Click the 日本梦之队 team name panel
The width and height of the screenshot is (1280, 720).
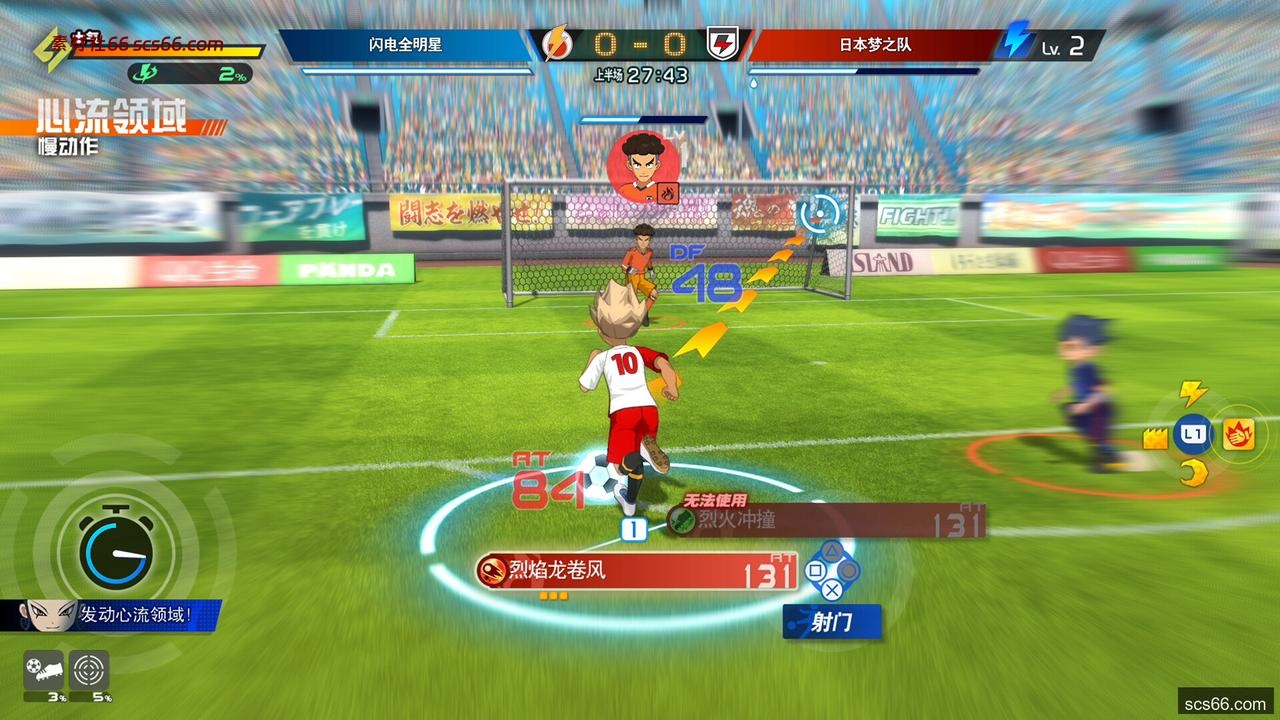coord(875,45)
